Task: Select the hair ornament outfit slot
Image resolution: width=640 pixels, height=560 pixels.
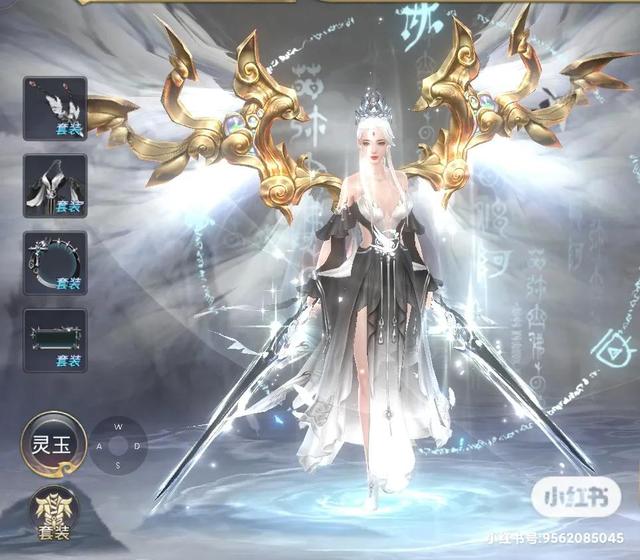Action: point(55,108)
